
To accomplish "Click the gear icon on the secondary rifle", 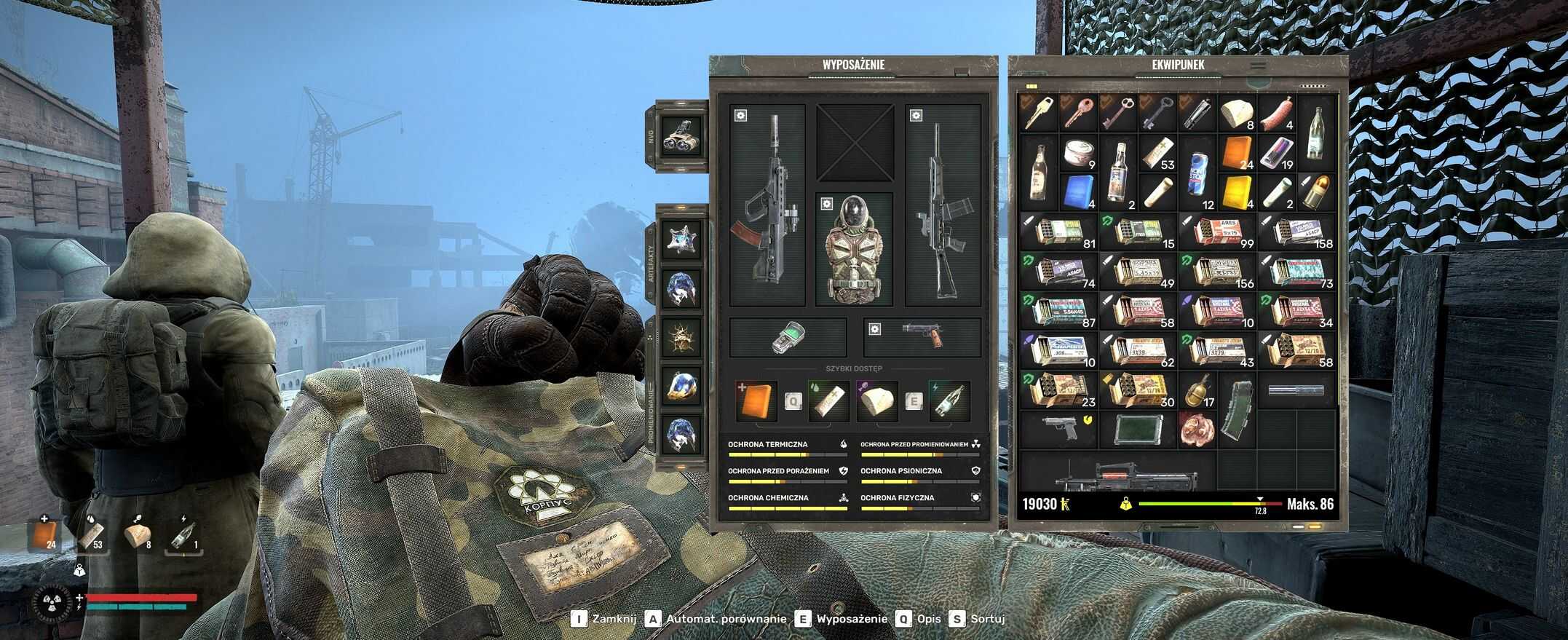I will [x=915, y=116].
